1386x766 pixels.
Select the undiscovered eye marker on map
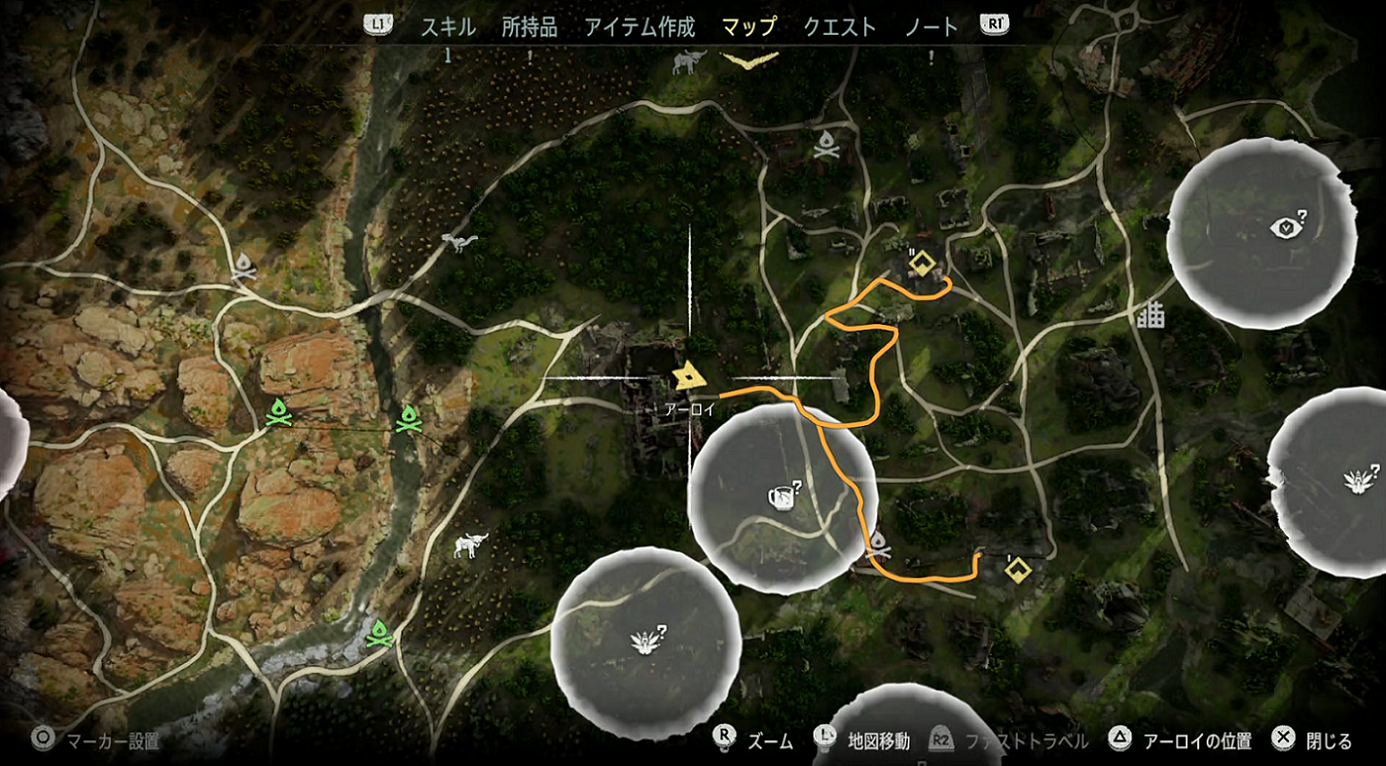1287,229
